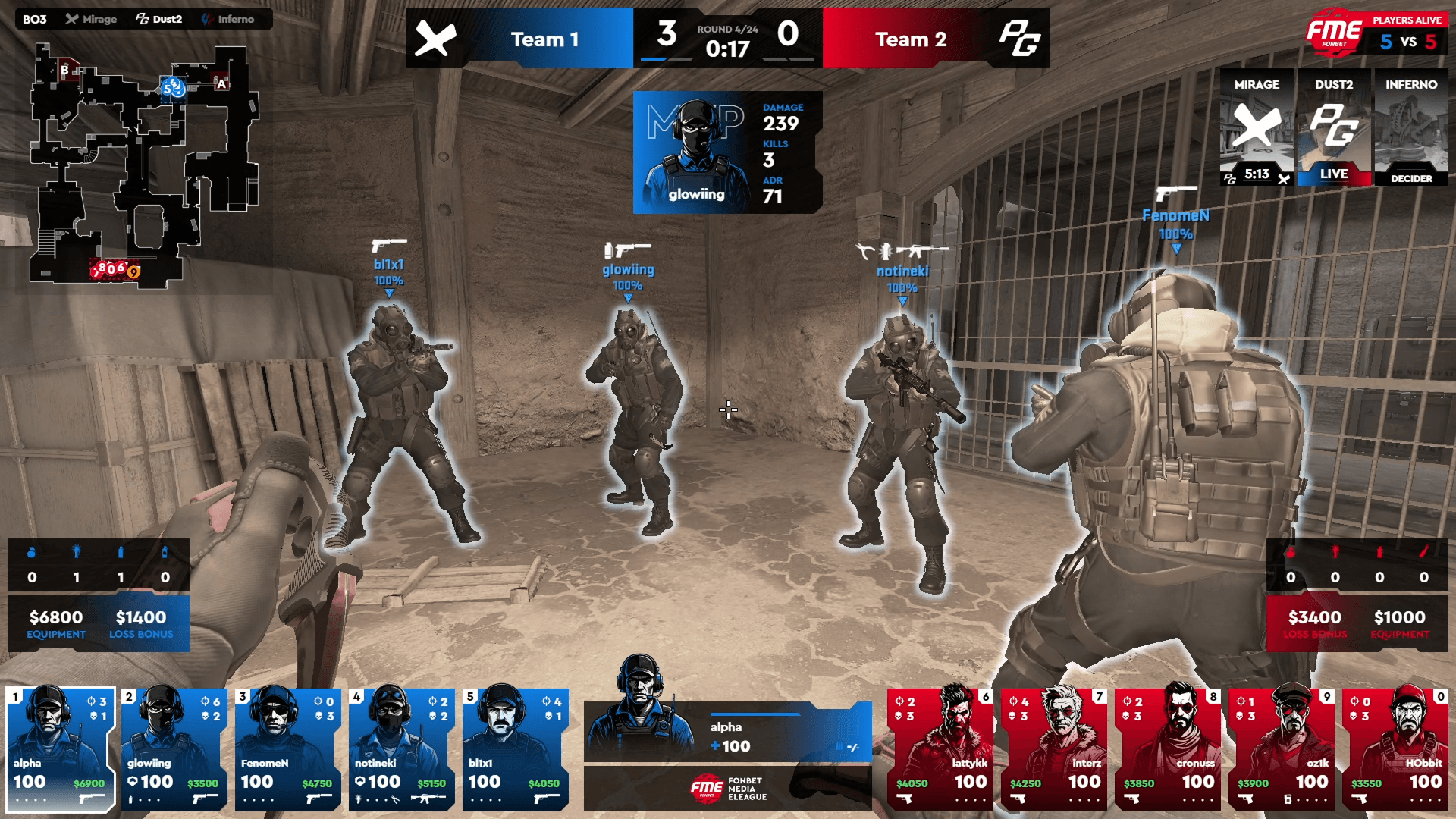Choose FenomeN's player card
1456x819 pixels.
point(287,748)
